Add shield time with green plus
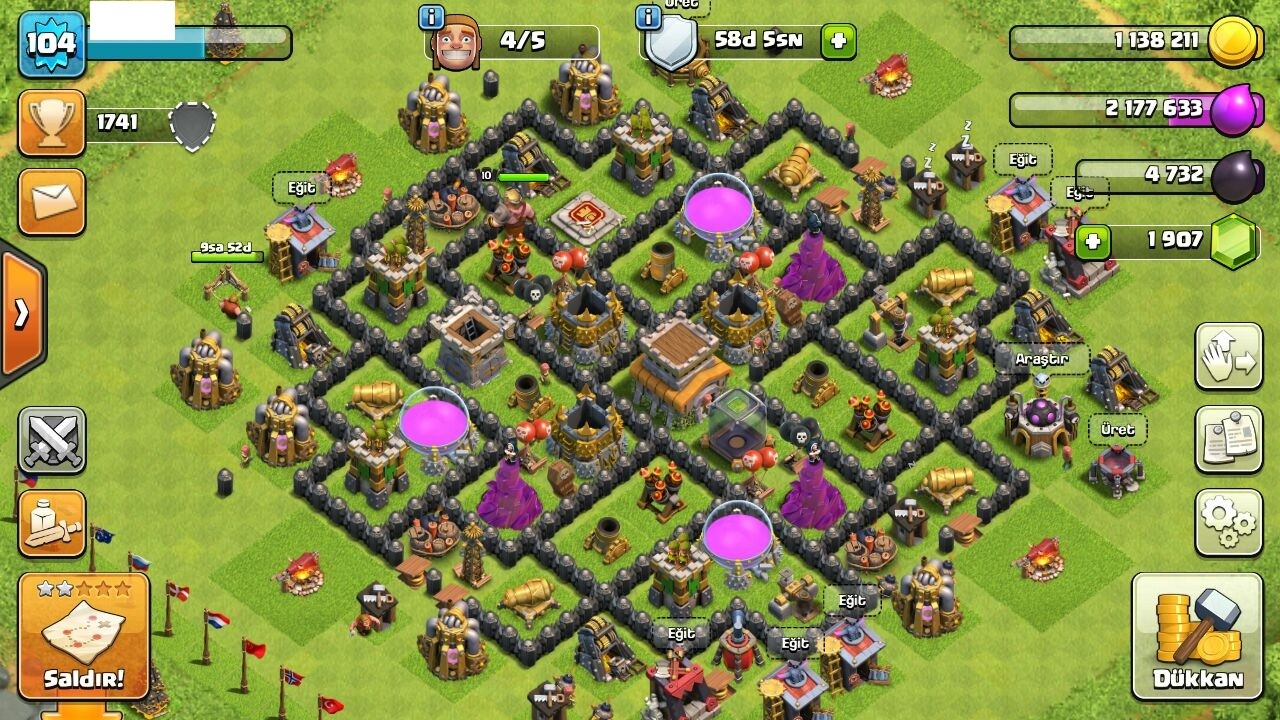The height and width of the screenshot is (720, 1280). (x=838, y=42)
